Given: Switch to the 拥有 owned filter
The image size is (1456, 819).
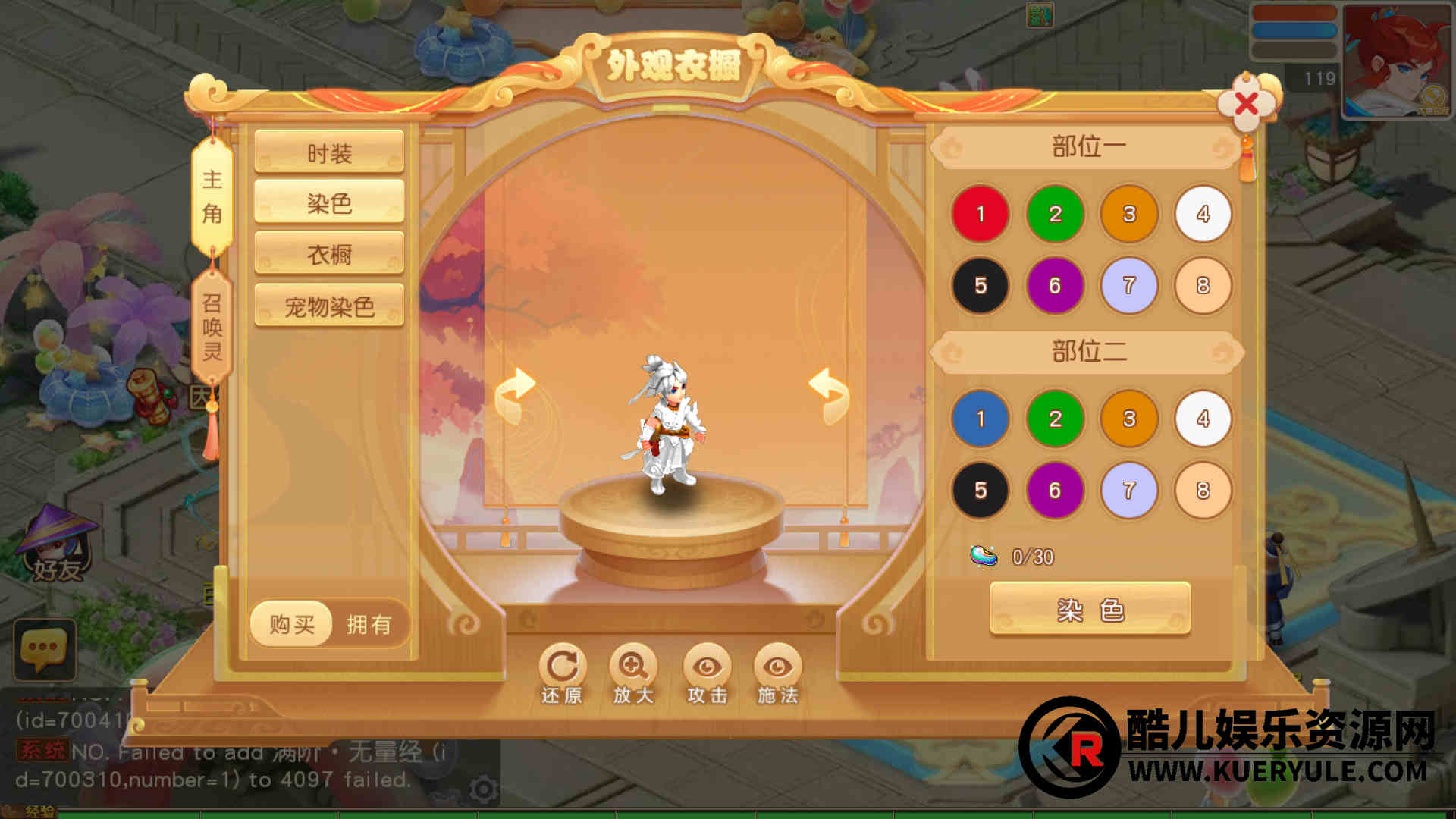Looking at the screenshot, I should [369, 624].
